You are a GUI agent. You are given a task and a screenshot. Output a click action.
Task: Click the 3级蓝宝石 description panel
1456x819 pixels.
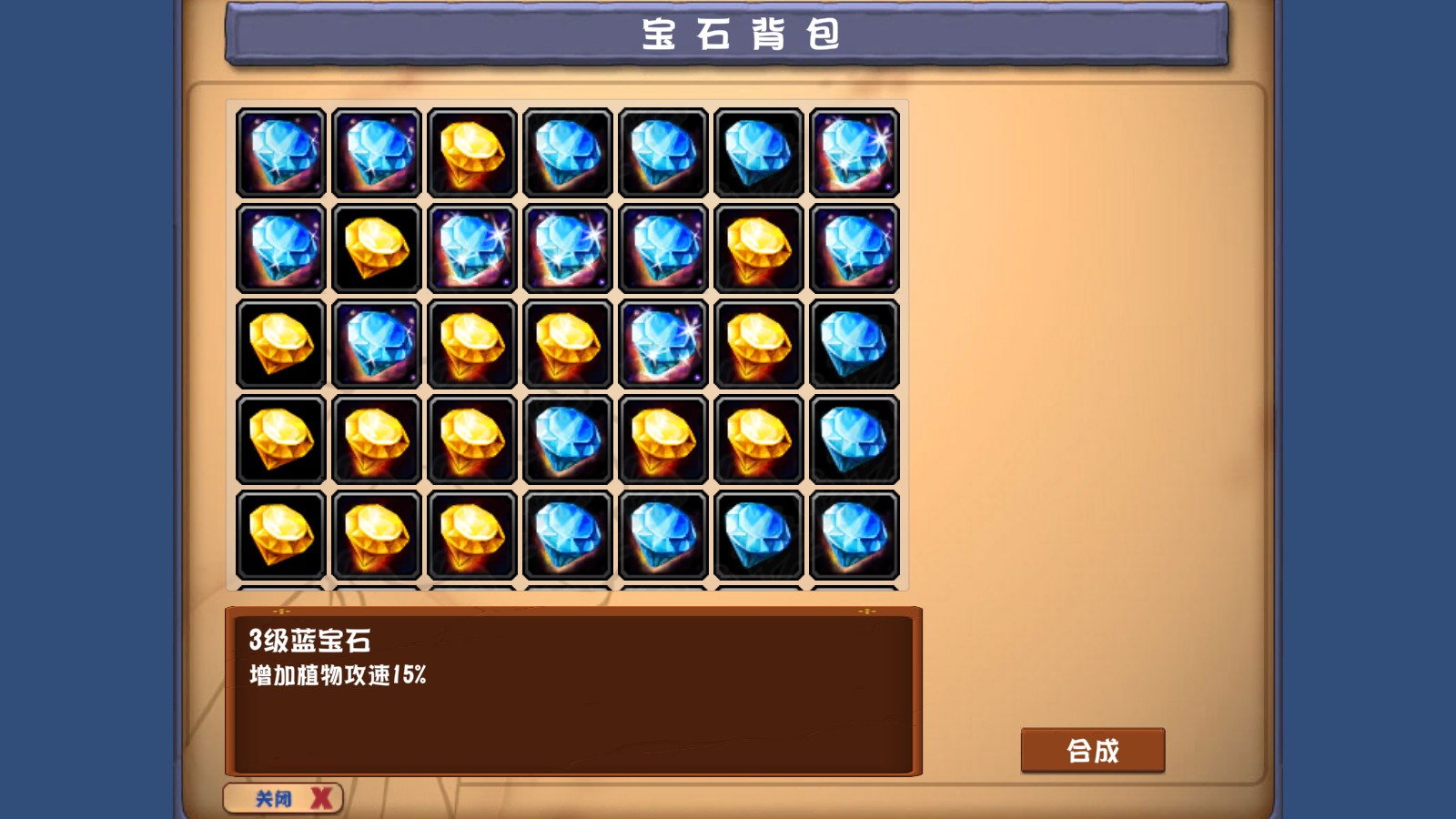573,687
